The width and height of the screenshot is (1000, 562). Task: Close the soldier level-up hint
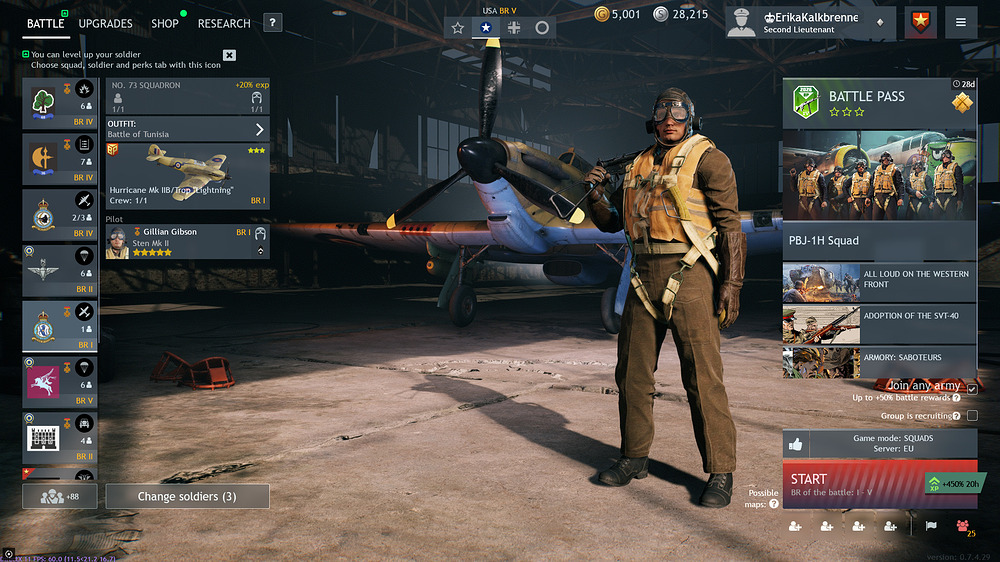pos(229,55)
